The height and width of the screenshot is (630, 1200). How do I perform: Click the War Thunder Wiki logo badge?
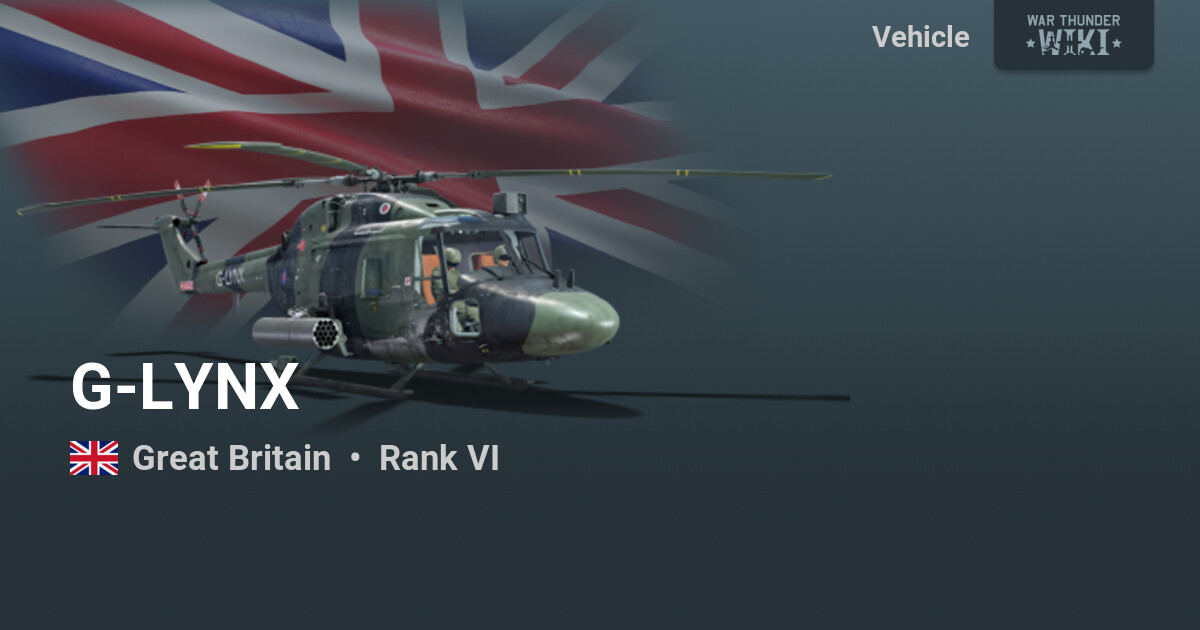coord(1073,34)
